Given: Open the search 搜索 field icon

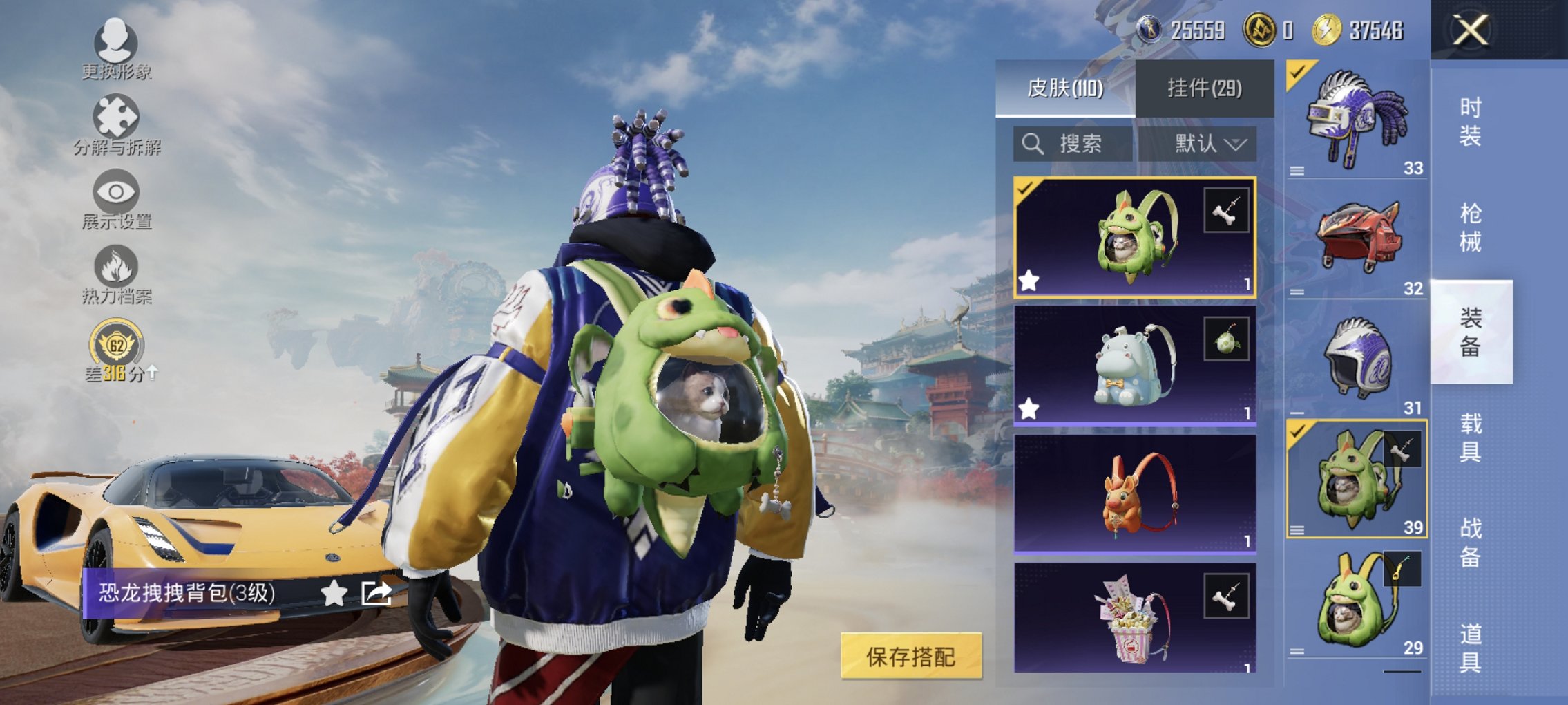Looking at the screenshot, I should click(x=1033, y=144).
